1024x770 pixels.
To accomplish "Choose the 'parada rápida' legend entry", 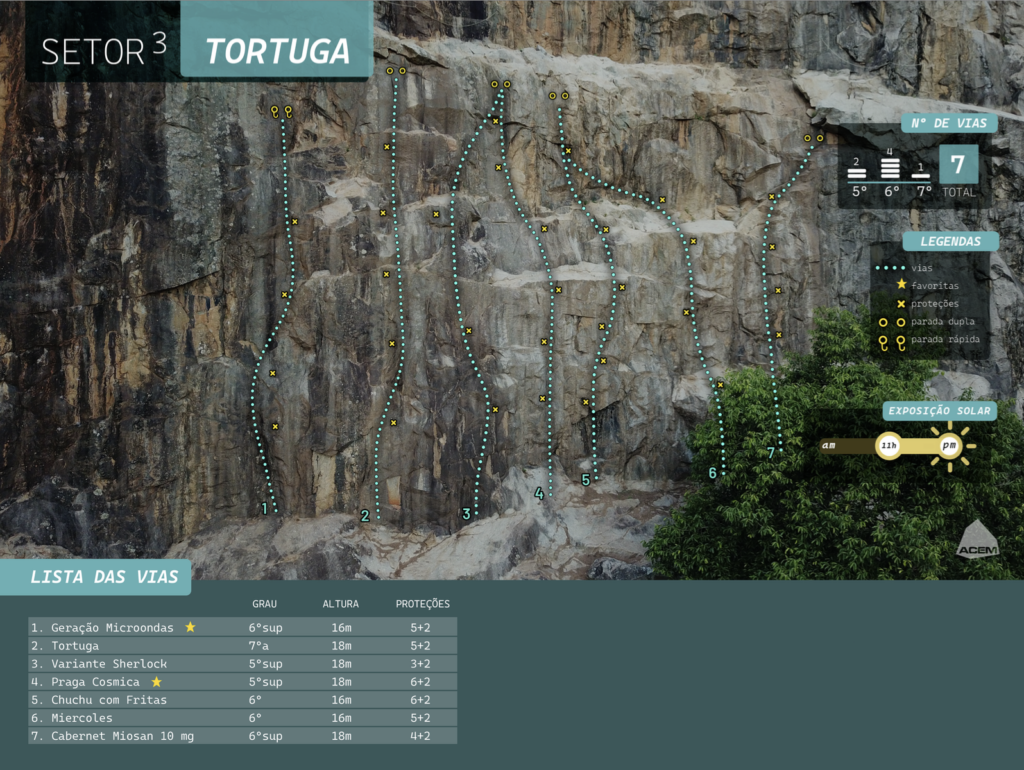I will tap(945, 340).
